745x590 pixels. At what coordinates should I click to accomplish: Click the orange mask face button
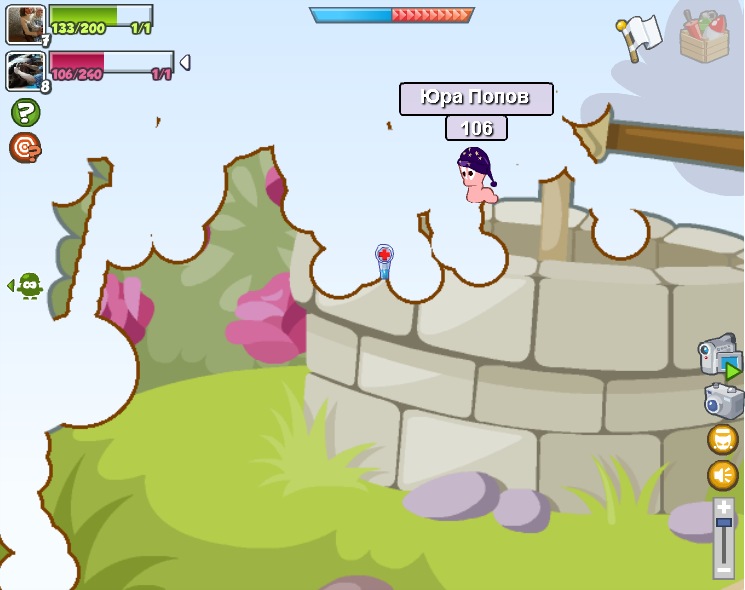tap(723, 439)
